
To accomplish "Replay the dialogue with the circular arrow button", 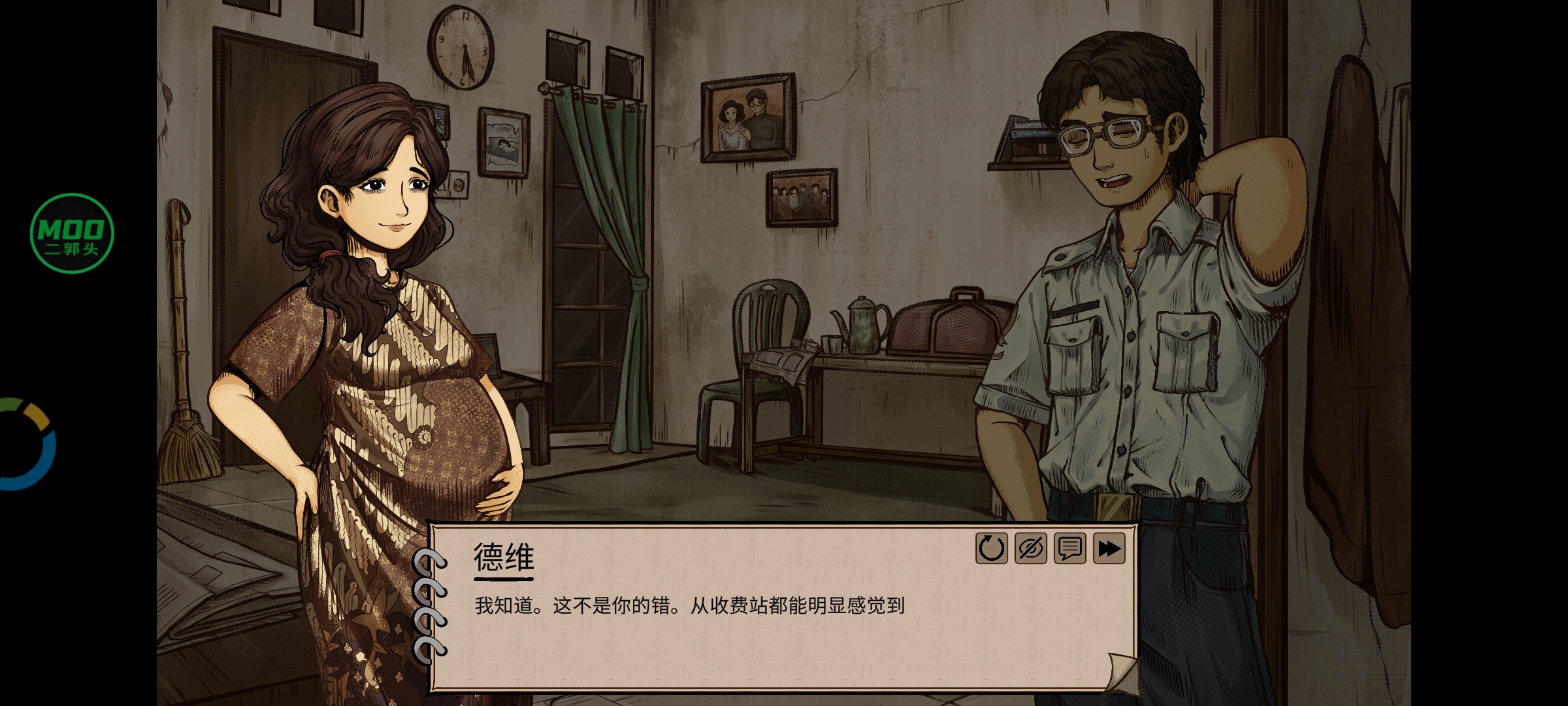I will [991, 548].
